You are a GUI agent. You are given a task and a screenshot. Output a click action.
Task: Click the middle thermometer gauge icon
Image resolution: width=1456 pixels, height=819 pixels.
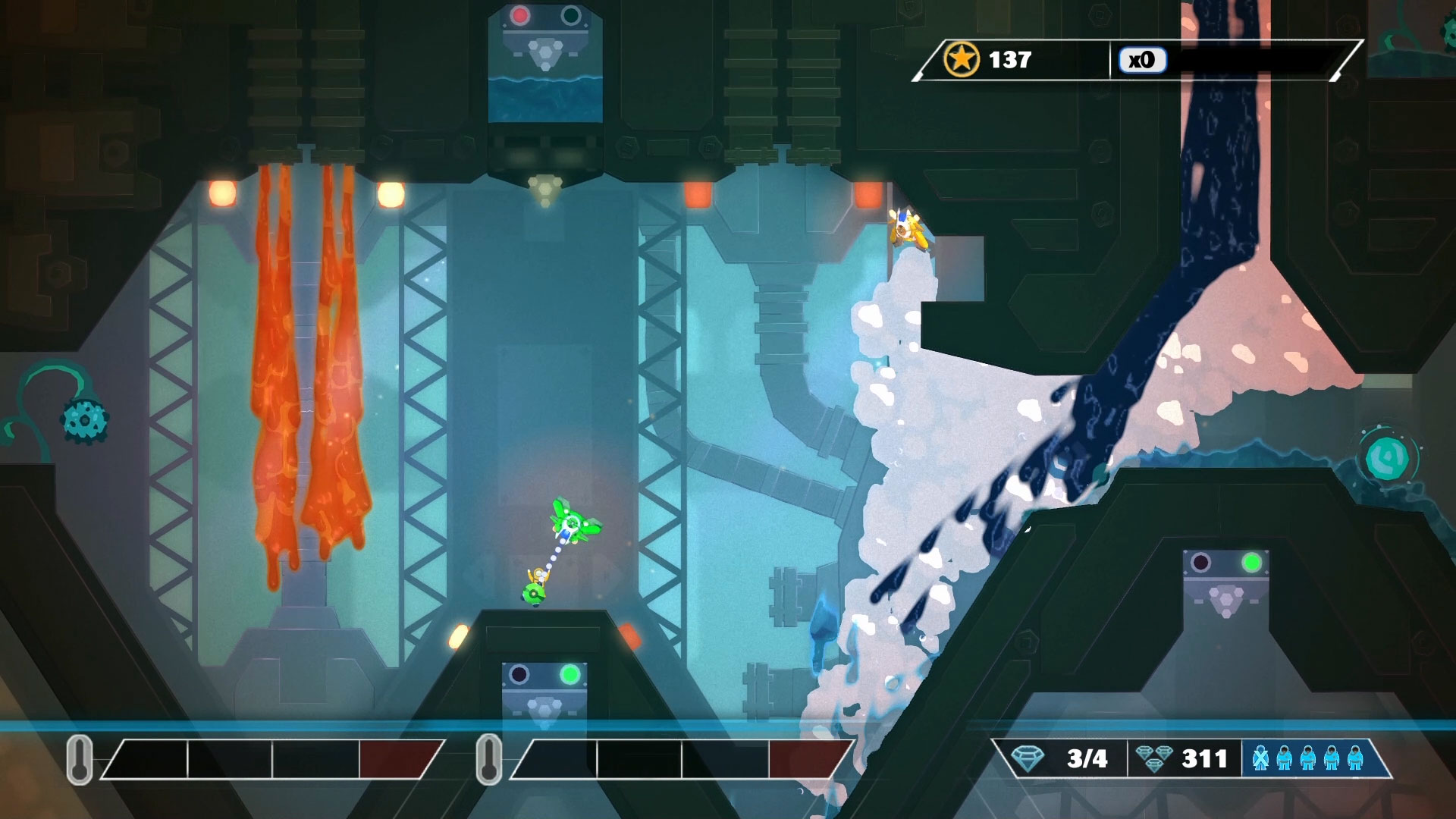pos(488,758)
